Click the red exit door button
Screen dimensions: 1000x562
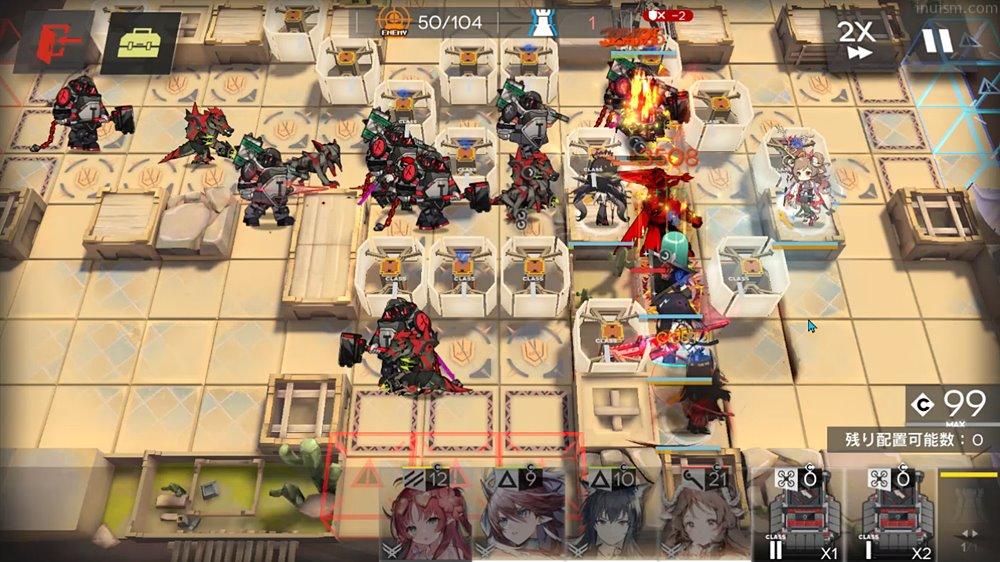[51, 41]
